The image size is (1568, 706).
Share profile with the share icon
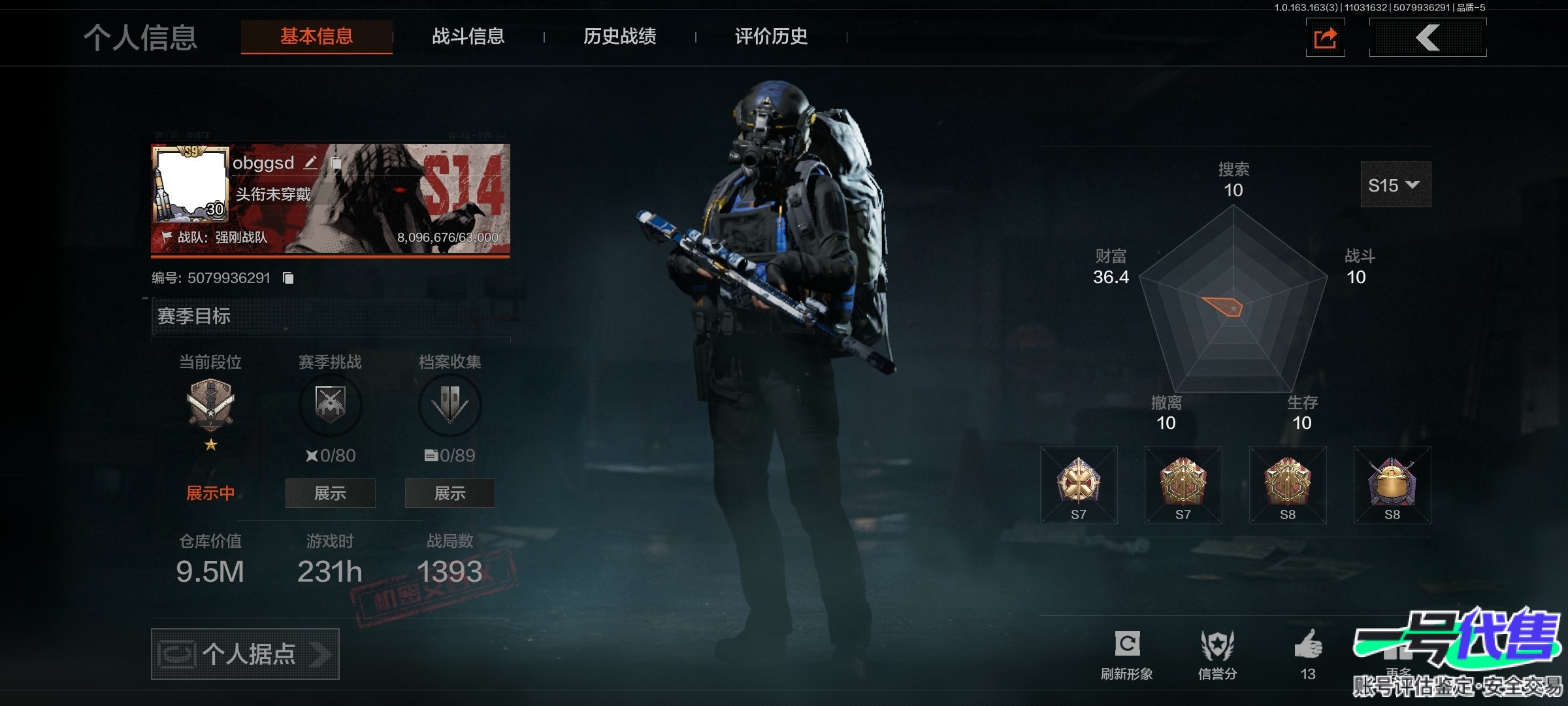coord(1325,38)
